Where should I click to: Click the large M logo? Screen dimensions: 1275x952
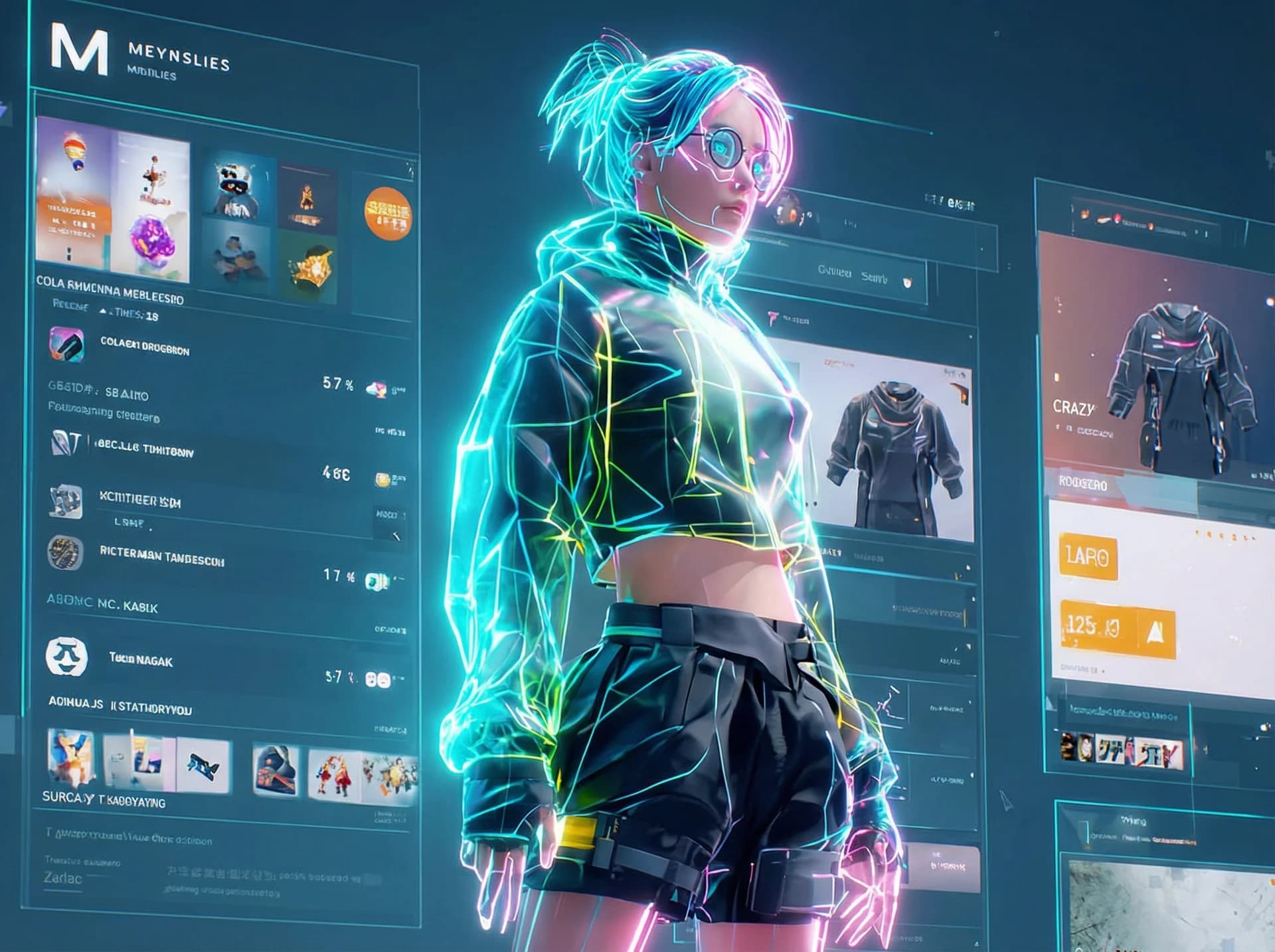(x=79, y=50)
